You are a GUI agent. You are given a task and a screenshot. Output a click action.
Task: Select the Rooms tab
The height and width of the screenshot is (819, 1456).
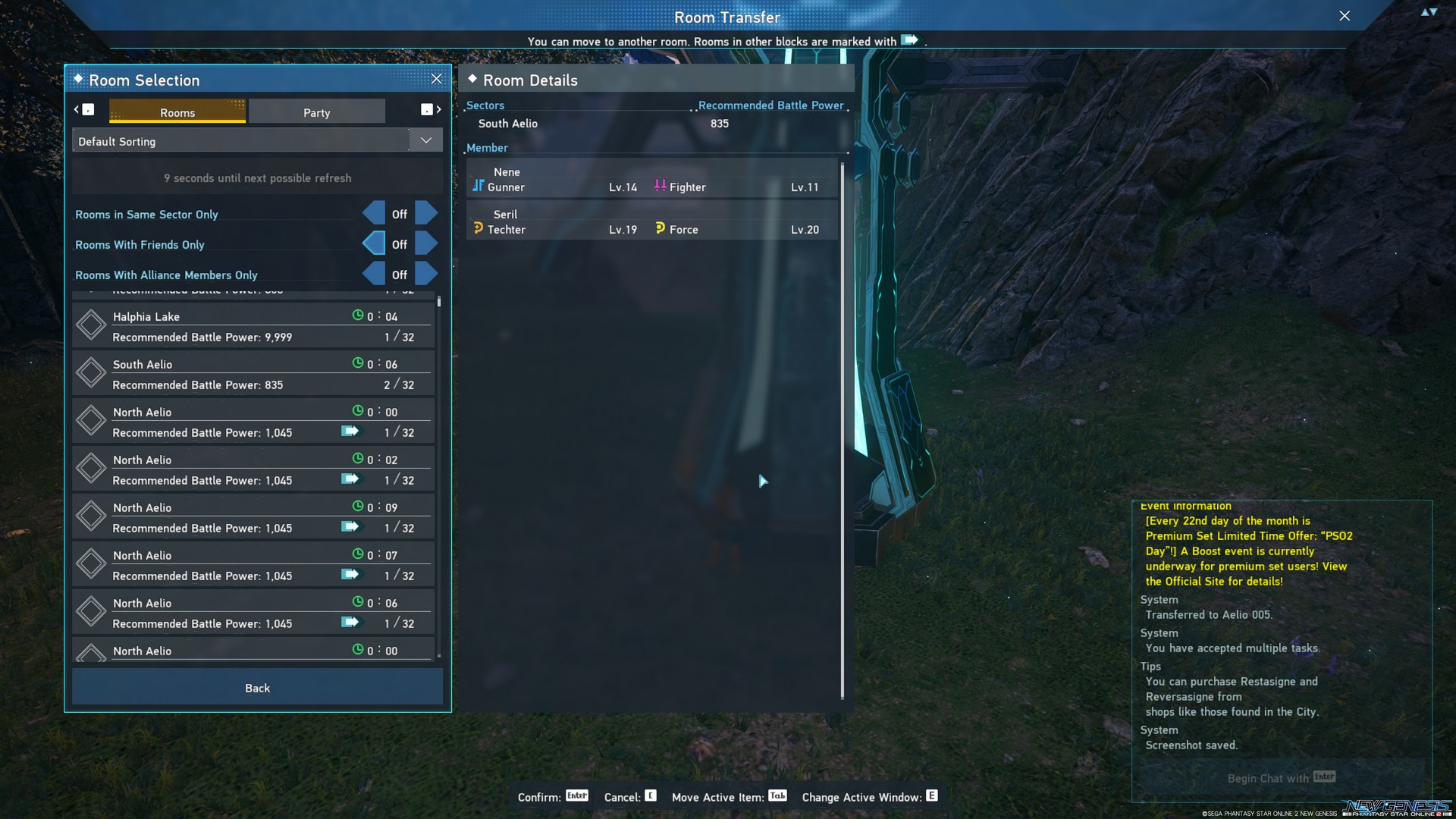coord(177,111)
